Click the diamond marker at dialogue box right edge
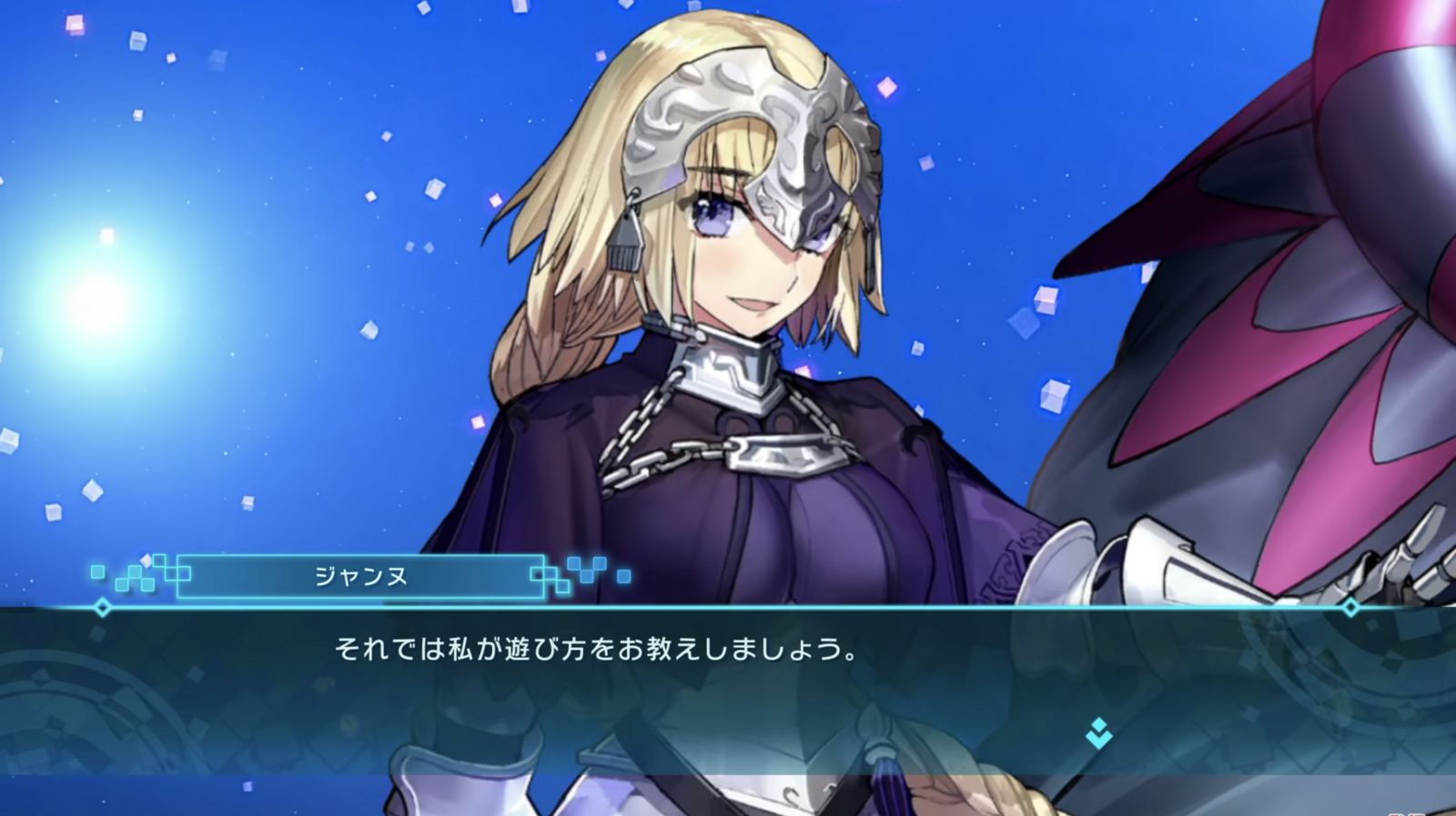The width and height of the screenshot is (1456, 816). (1349, 608)
